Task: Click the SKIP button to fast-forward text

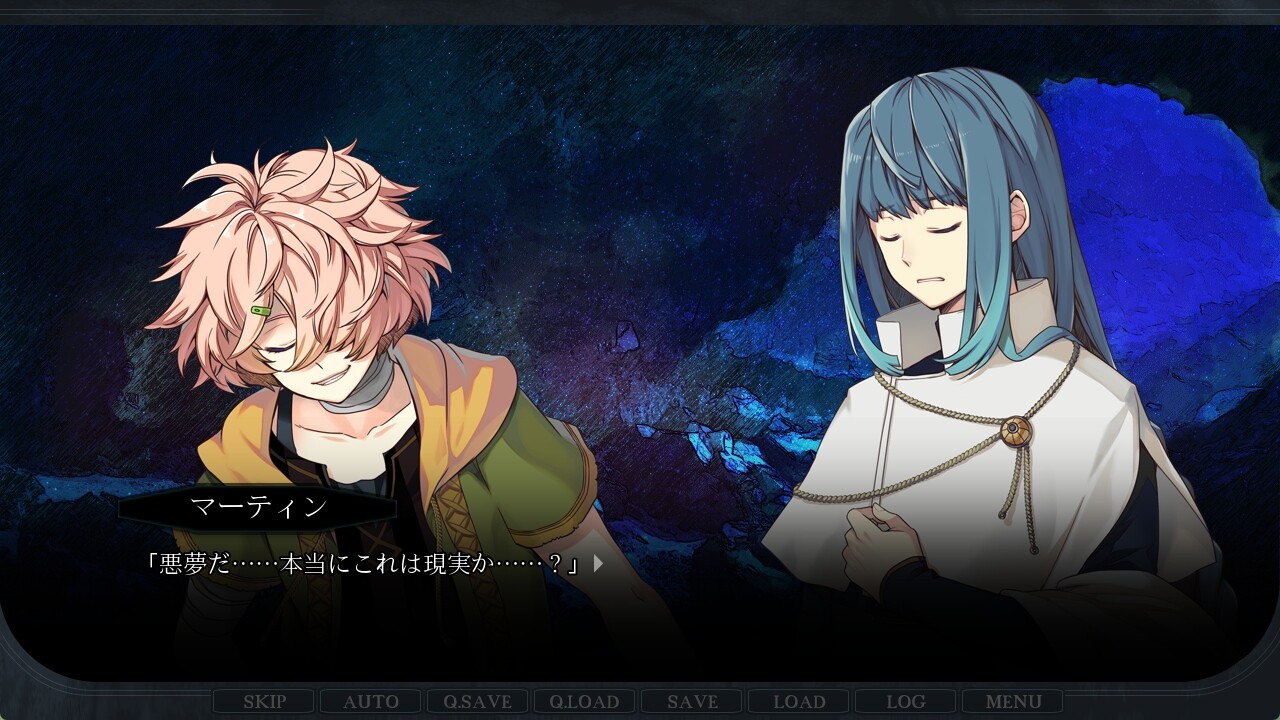Action: [266, 701]
